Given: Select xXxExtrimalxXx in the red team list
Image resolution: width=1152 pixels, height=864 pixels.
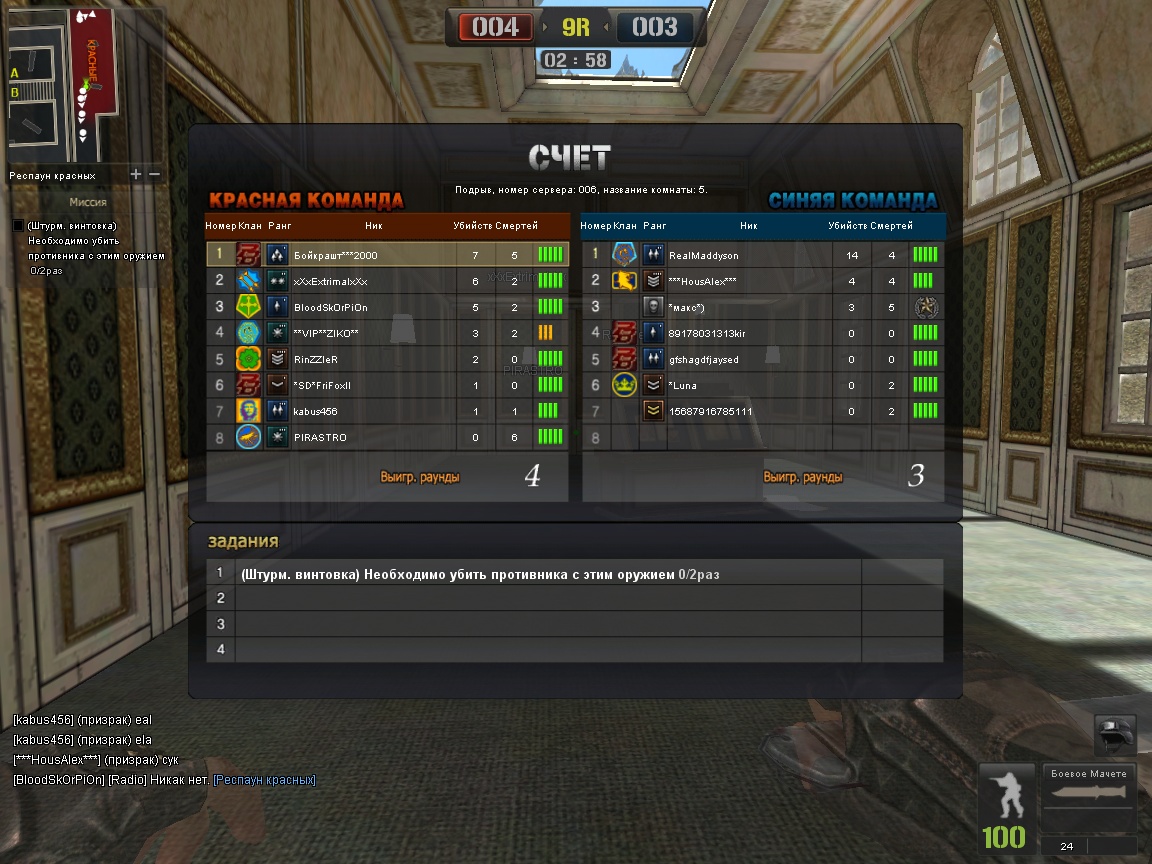Looking at the screenshot, I should (387, 281).
